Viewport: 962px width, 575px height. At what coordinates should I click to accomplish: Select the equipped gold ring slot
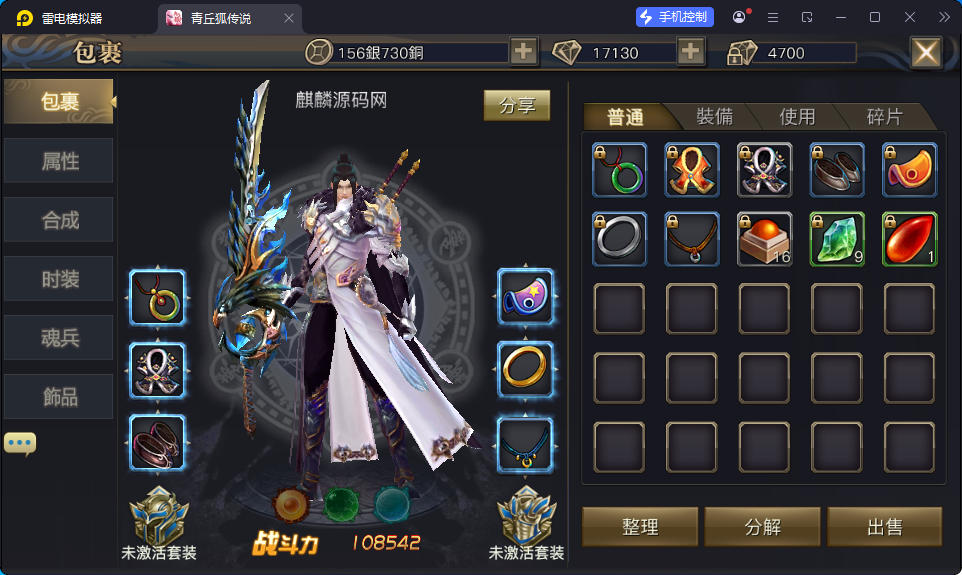pyautogui.click(x=525, y=370)
